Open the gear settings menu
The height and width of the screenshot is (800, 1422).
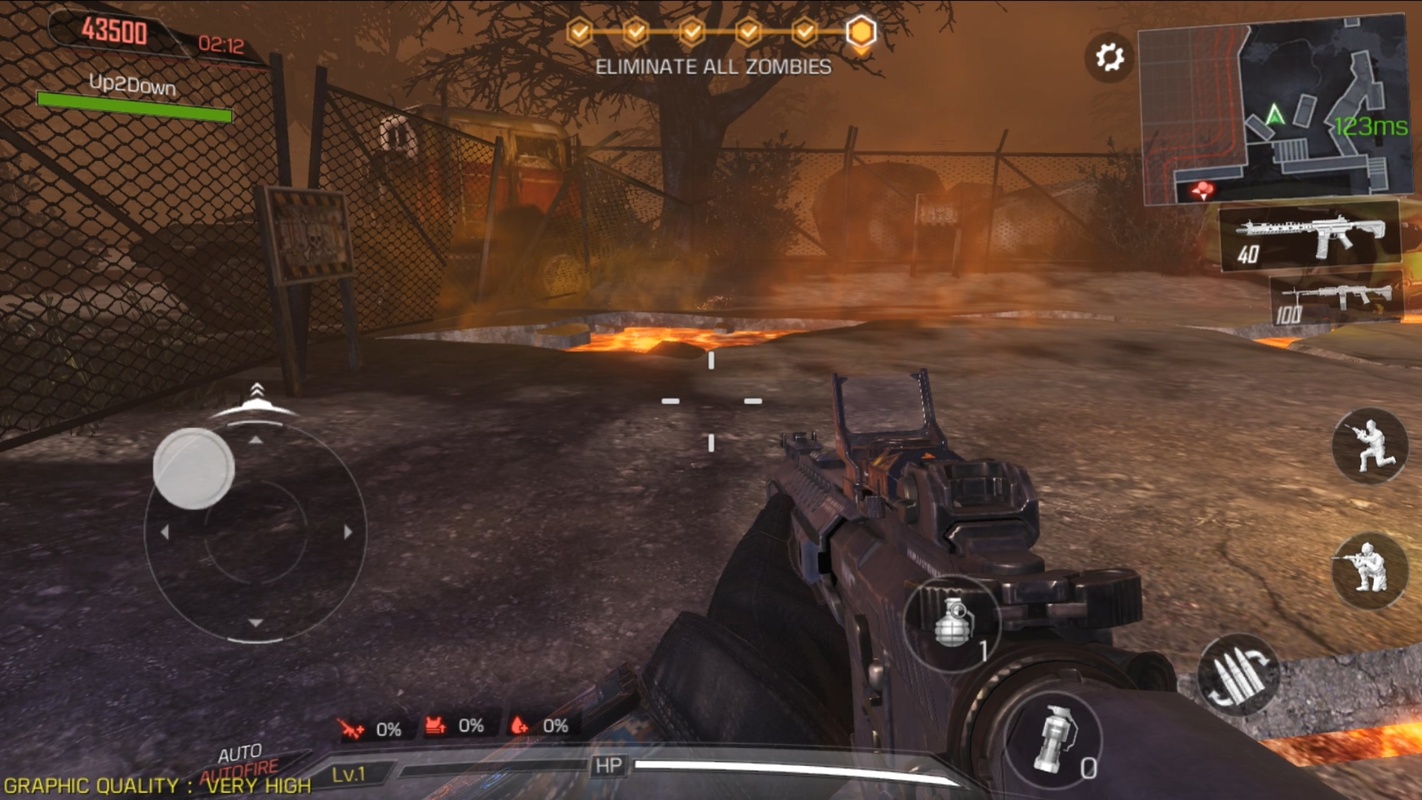[x=1109, y=57]
